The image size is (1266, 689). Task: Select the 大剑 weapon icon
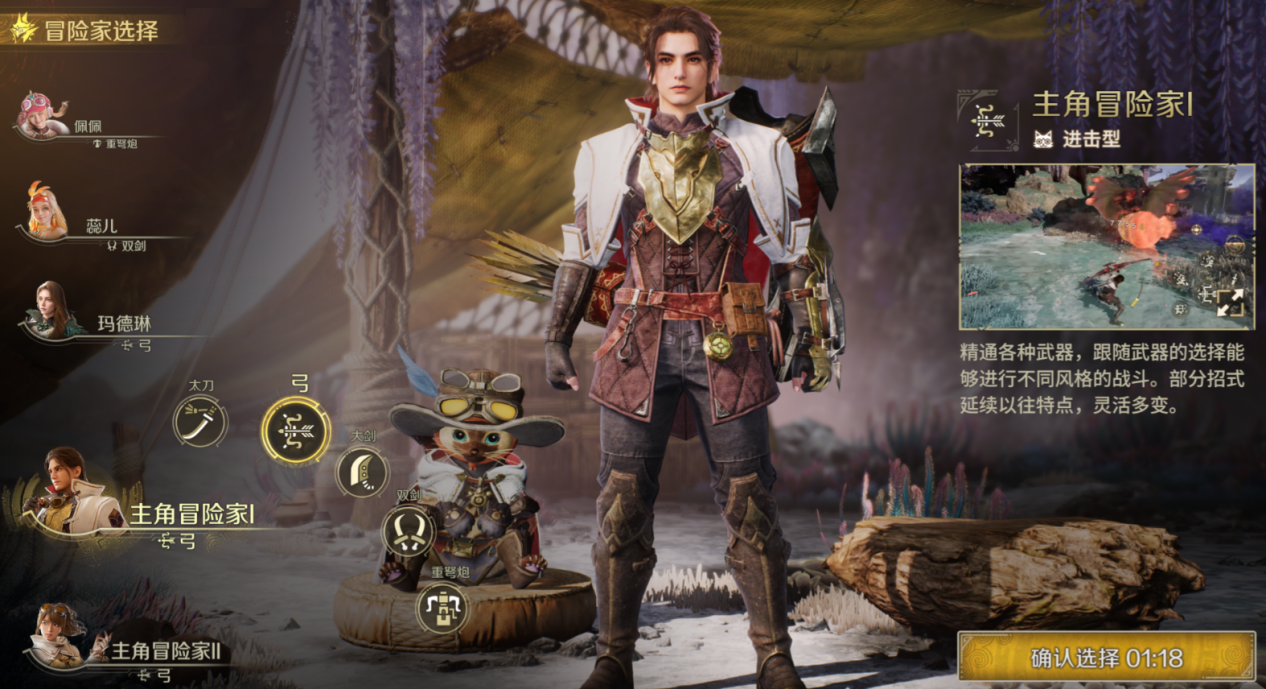[362, 471]
